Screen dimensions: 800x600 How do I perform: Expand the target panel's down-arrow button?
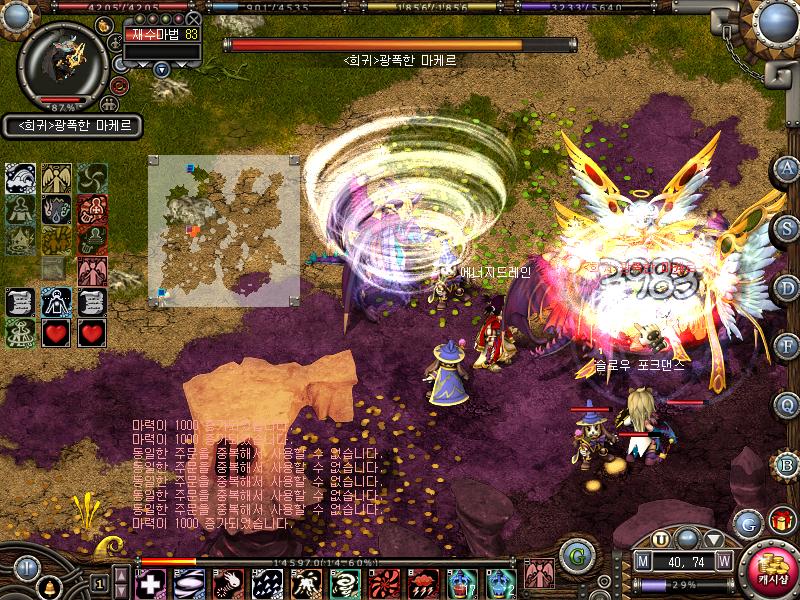click(162, 69)
